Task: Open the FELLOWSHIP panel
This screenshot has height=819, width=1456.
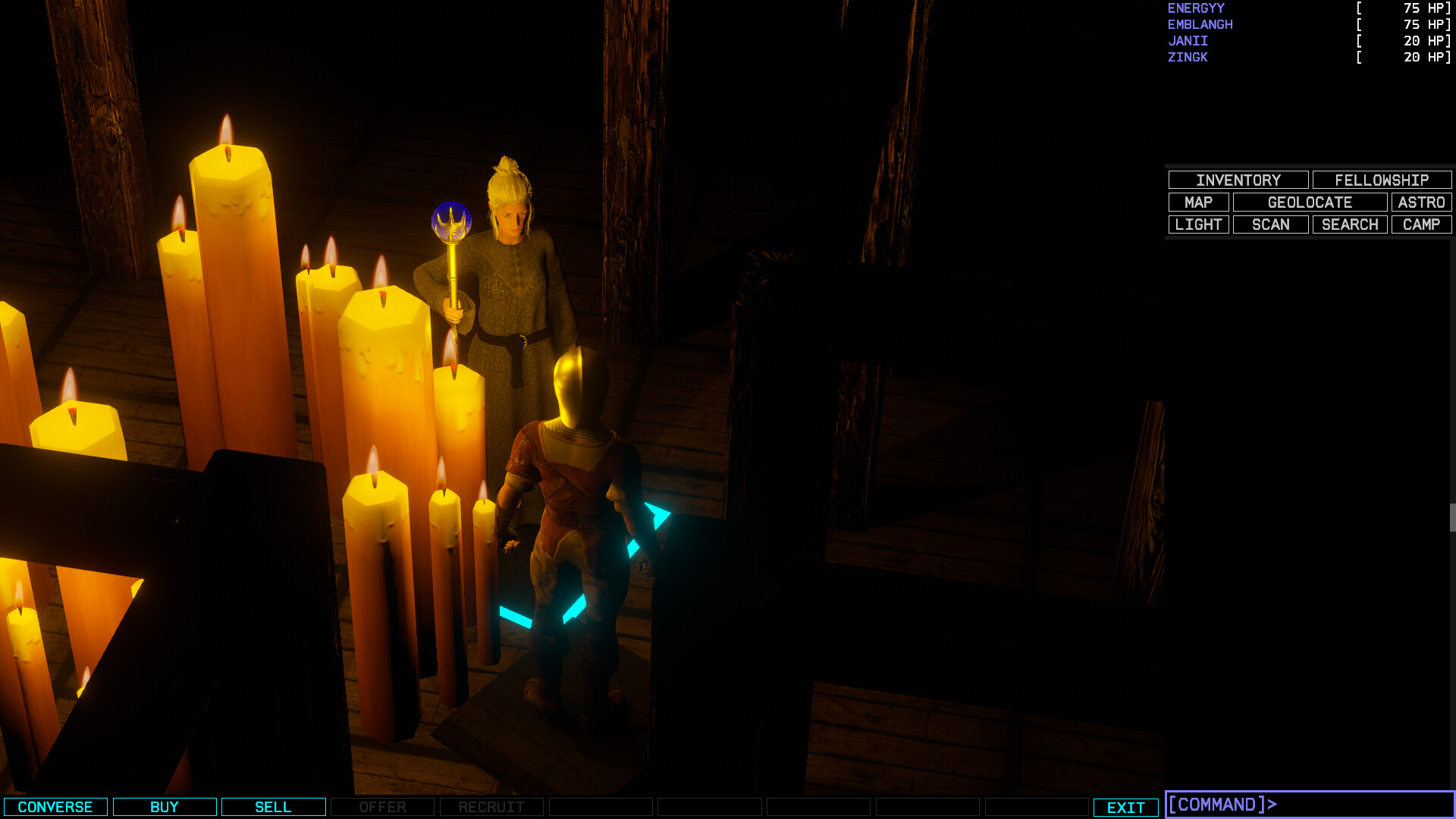Action: click(1381, 180)
